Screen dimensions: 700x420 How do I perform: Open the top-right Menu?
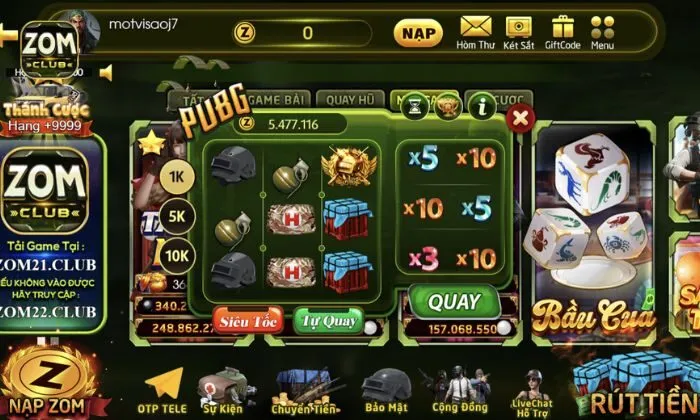pyautogui.click(x=602, y=32)
